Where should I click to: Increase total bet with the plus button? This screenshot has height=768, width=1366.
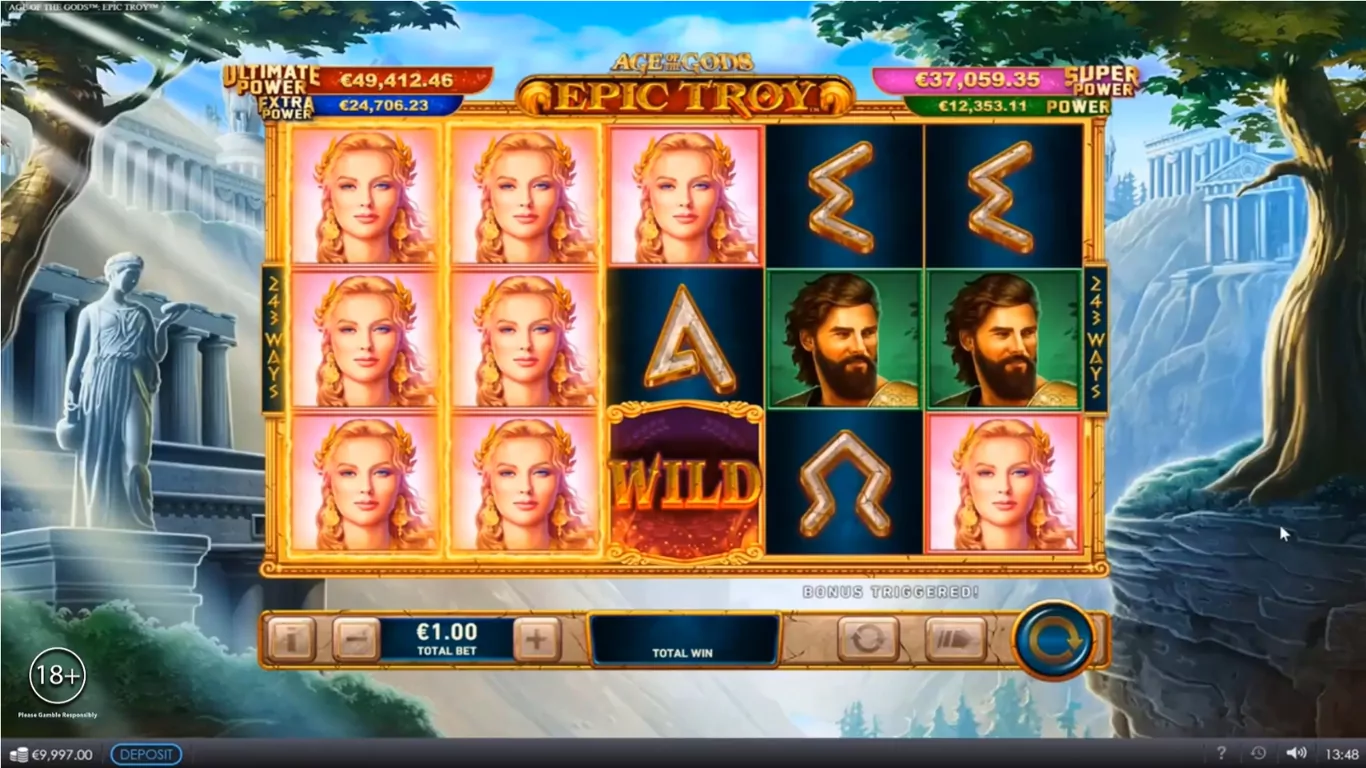point(537,639)
